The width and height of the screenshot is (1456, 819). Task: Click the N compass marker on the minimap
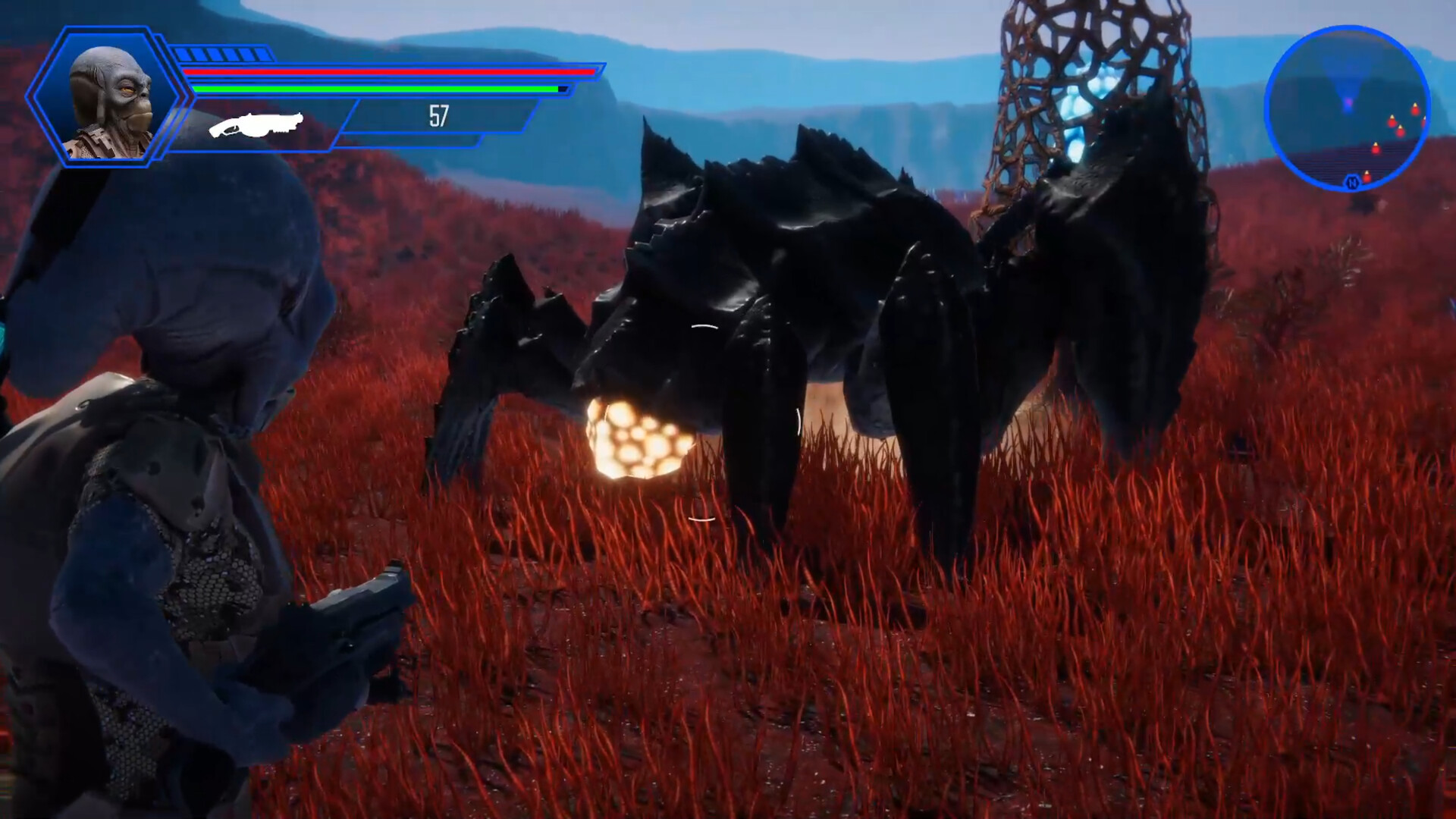pyautogui.click(x=1353, y=182)
